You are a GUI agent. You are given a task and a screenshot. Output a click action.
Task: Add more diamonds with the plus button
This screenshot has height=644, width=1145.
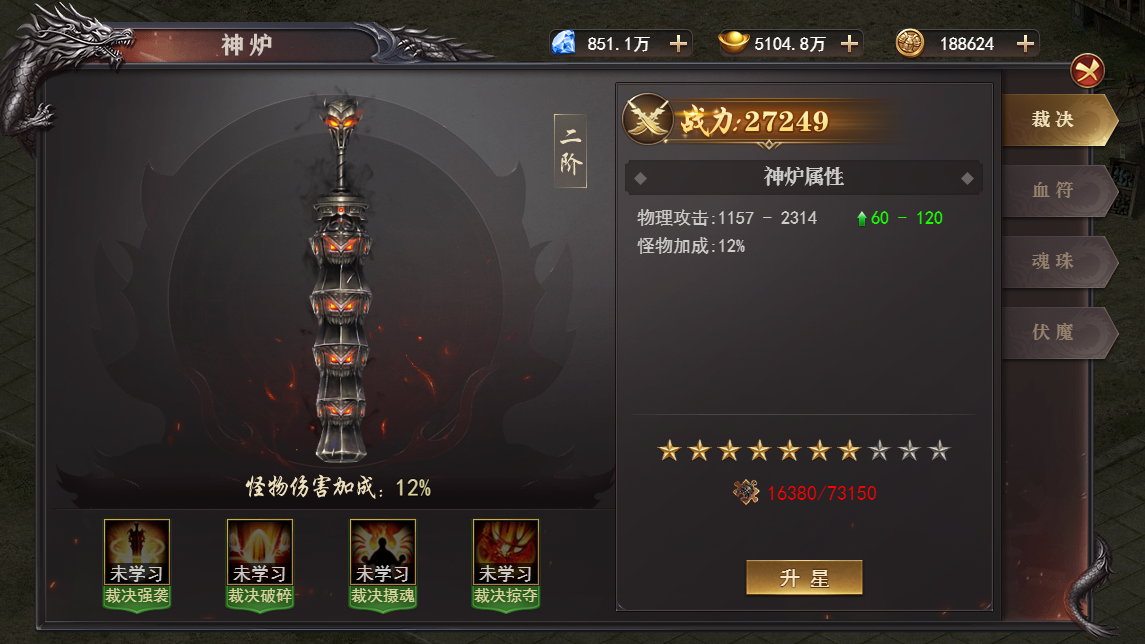click(678, 43)
